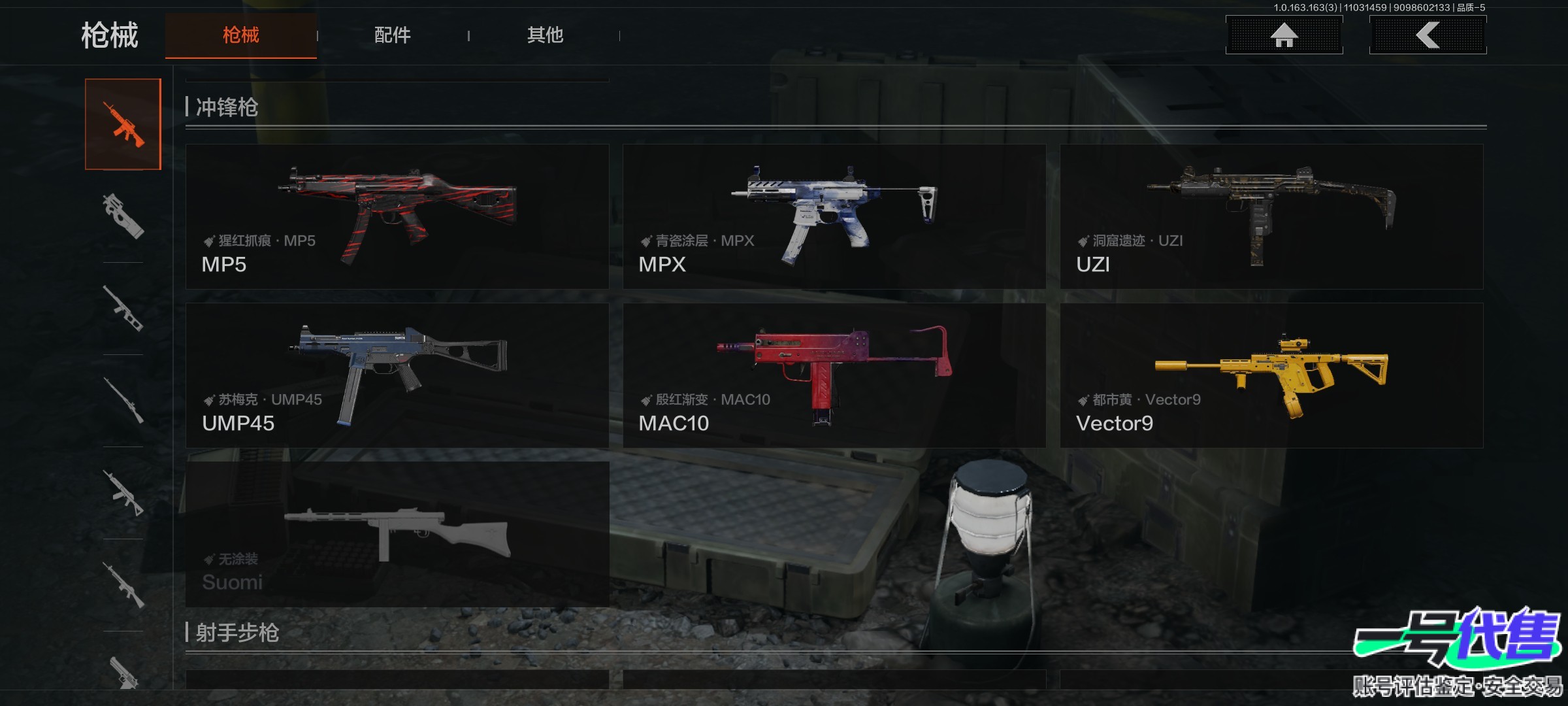Select the greyed-out Suomi weapon card

(x=397, y=534)
